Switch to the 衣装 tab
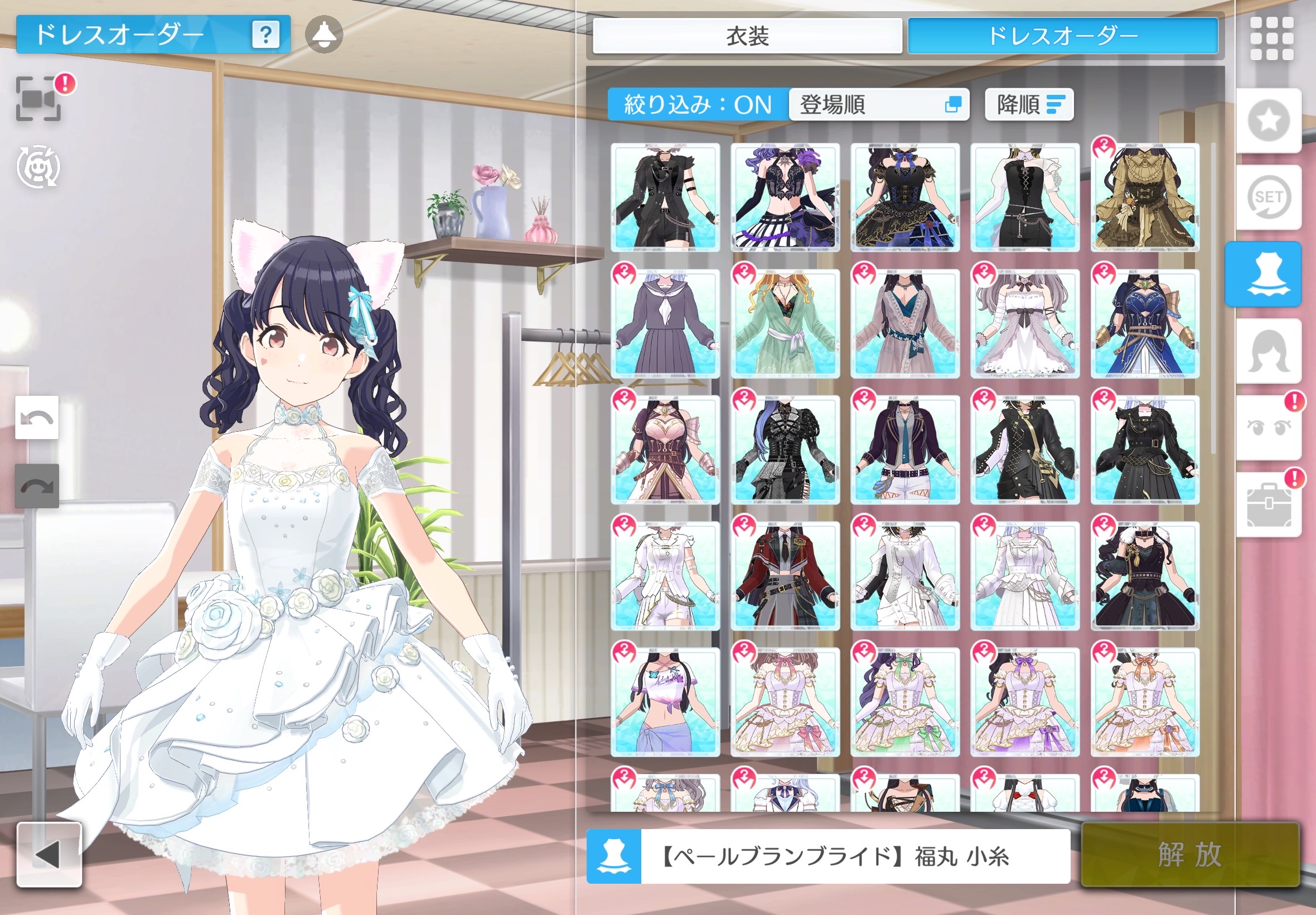The image size is (1316, 915). [x=747, y=36]
